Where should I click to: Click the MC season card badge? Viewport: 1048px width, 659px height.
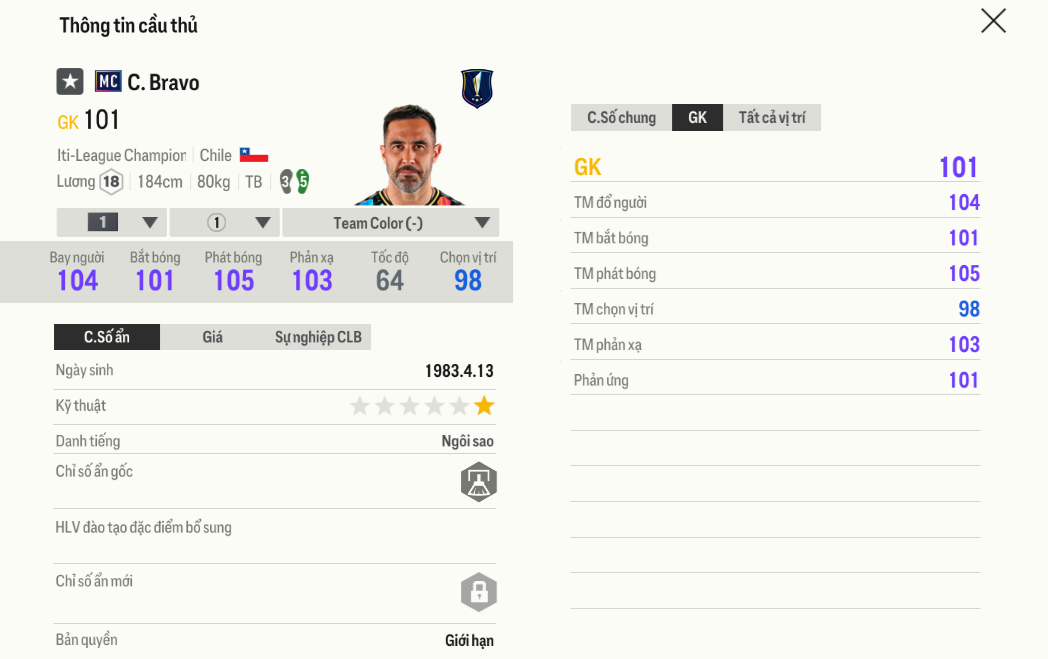pos(108,82)
